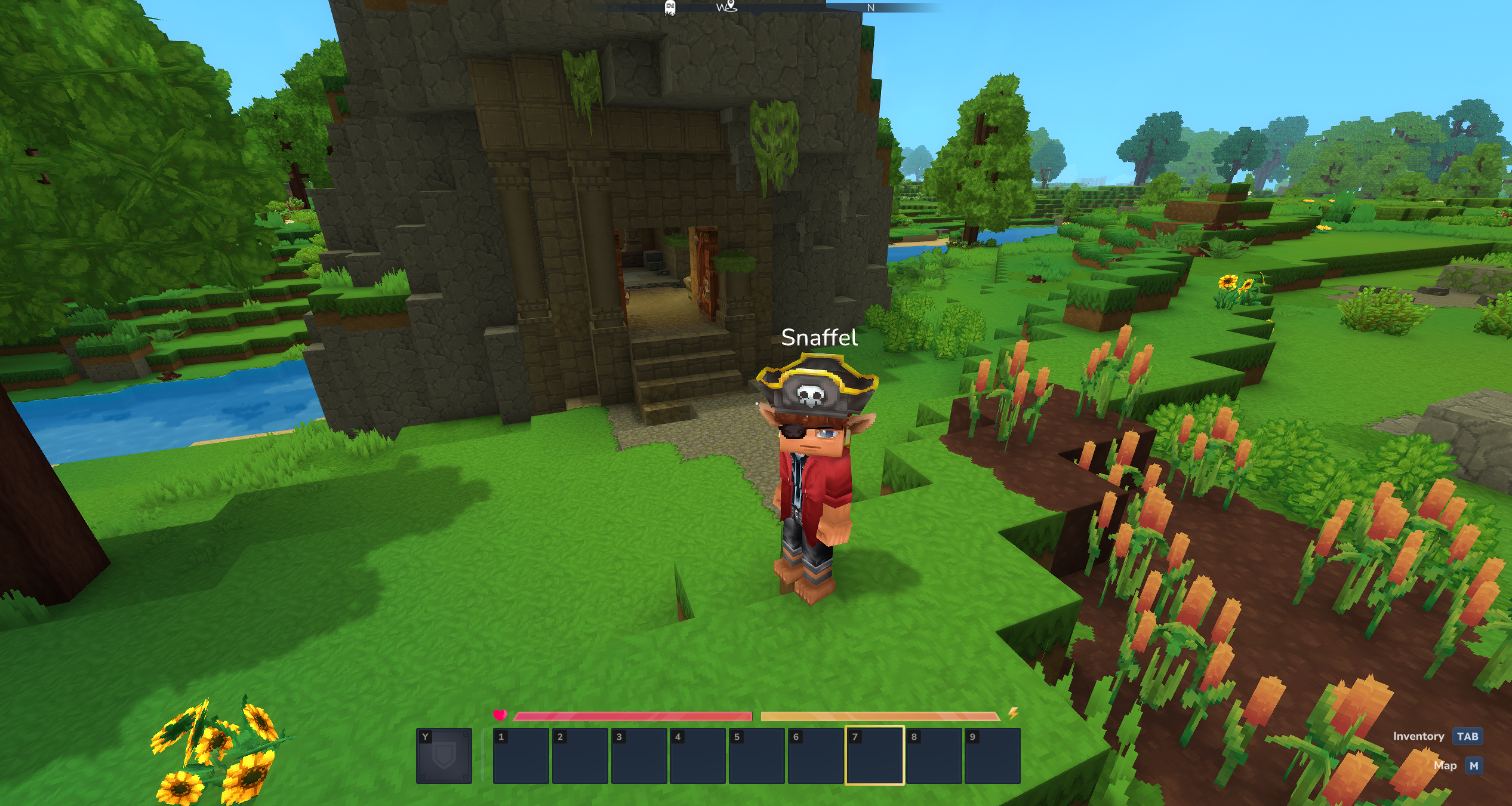Select hotbar slot number 4
This screenshot has height=806, width=1512.
point(697,755)
